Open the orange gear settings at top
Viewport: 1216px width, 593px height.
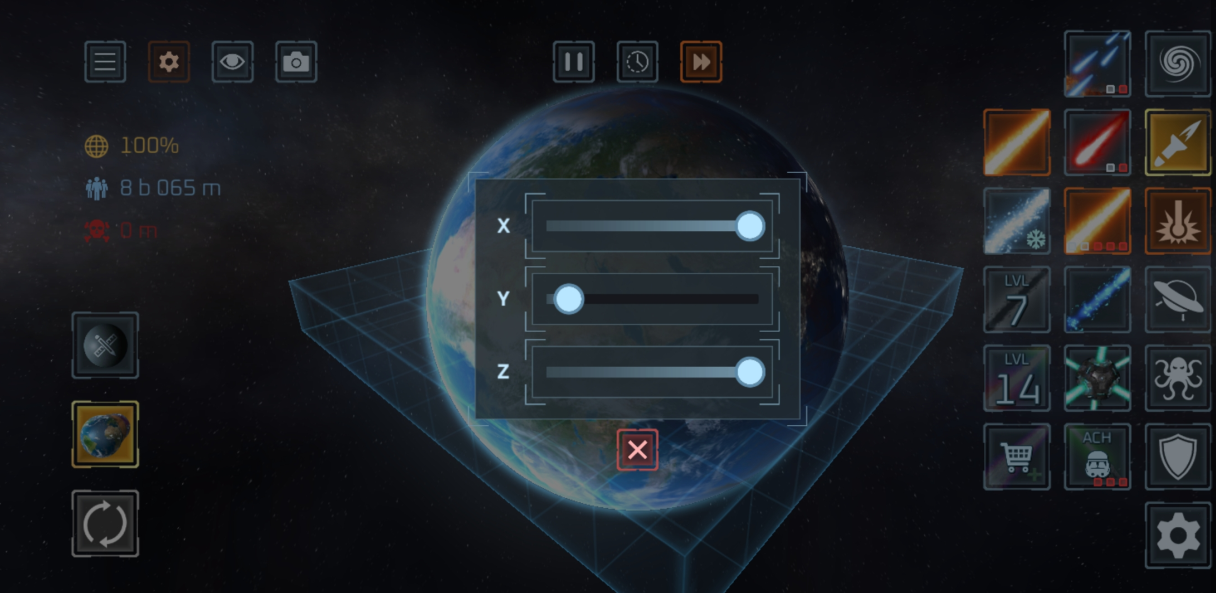tap(169, 62)
